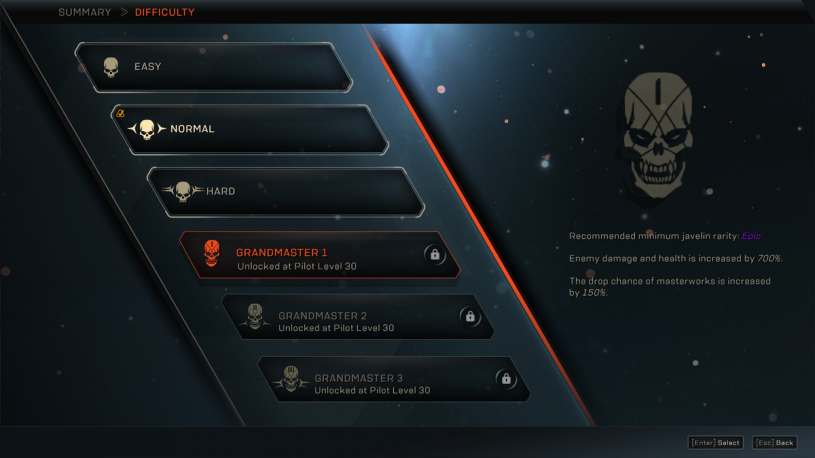
Task: Select the Easy difficulty
Action: [213, 67]
